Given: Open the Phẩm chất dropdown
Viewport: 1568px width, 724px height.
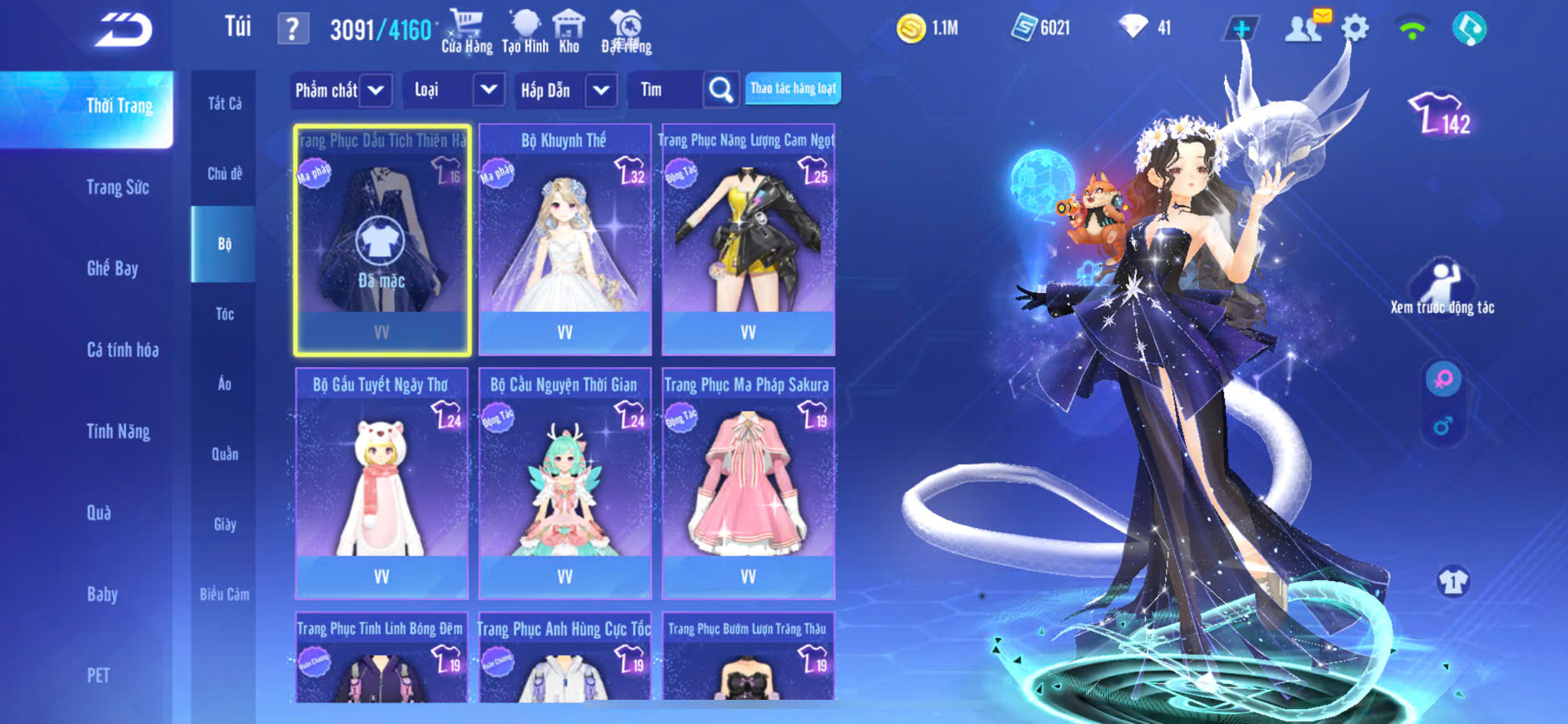Looking at the screenshot, I should coord(341,90).
